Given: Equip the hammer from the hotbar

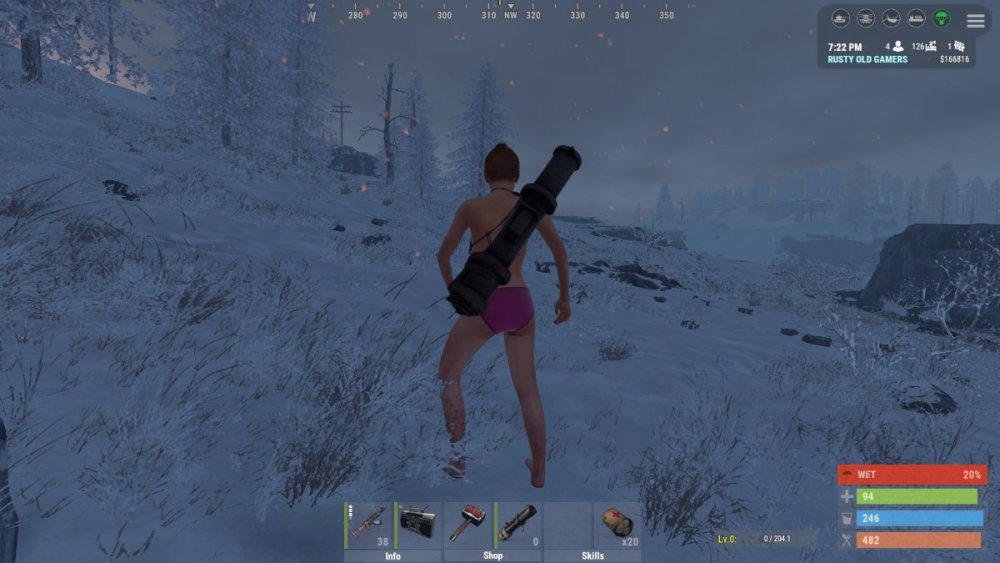Looking at the screenshot, I should (468, 525).
